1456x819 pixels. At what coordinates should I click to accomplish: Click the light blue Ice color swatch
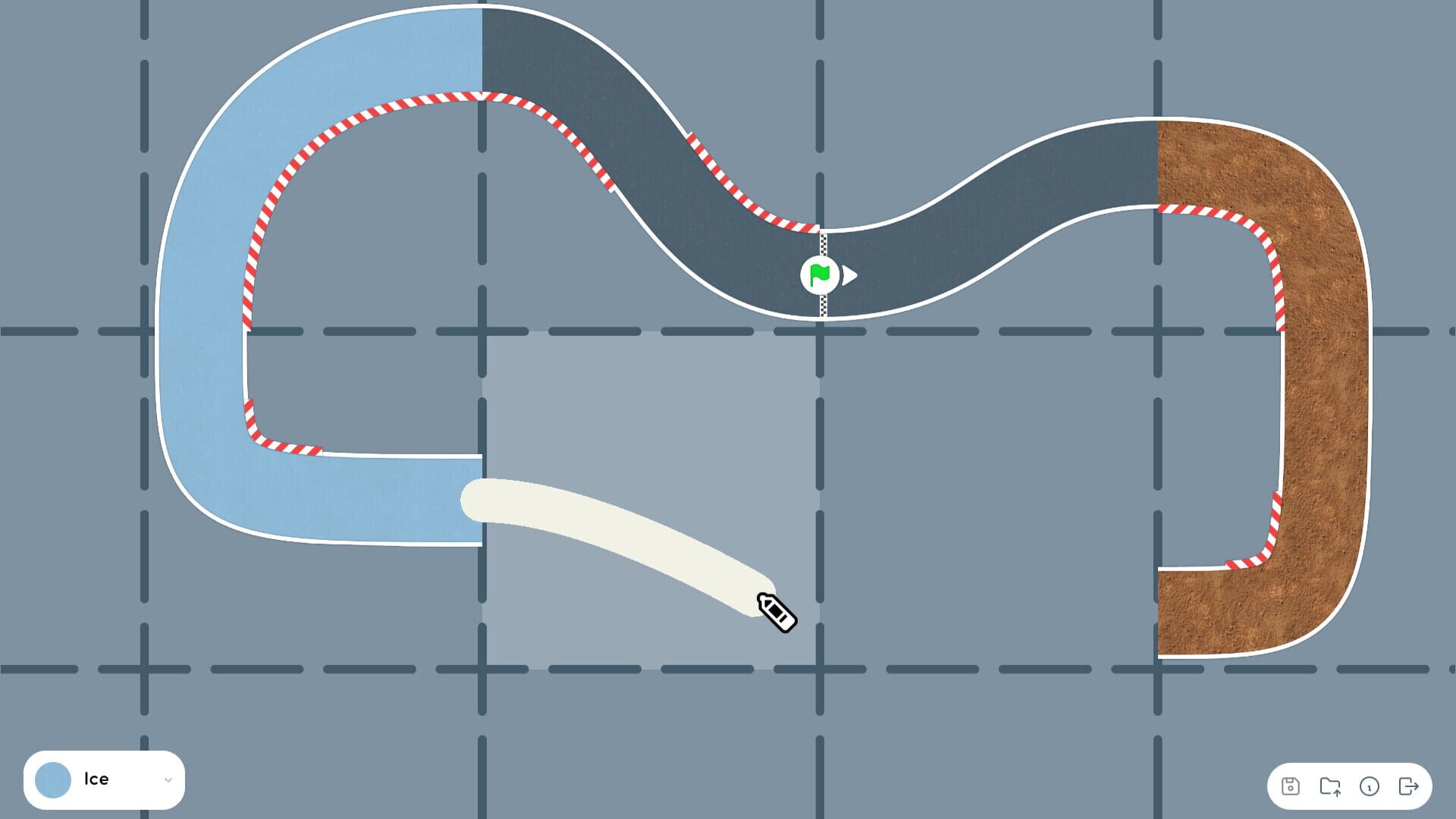point(54,779)
